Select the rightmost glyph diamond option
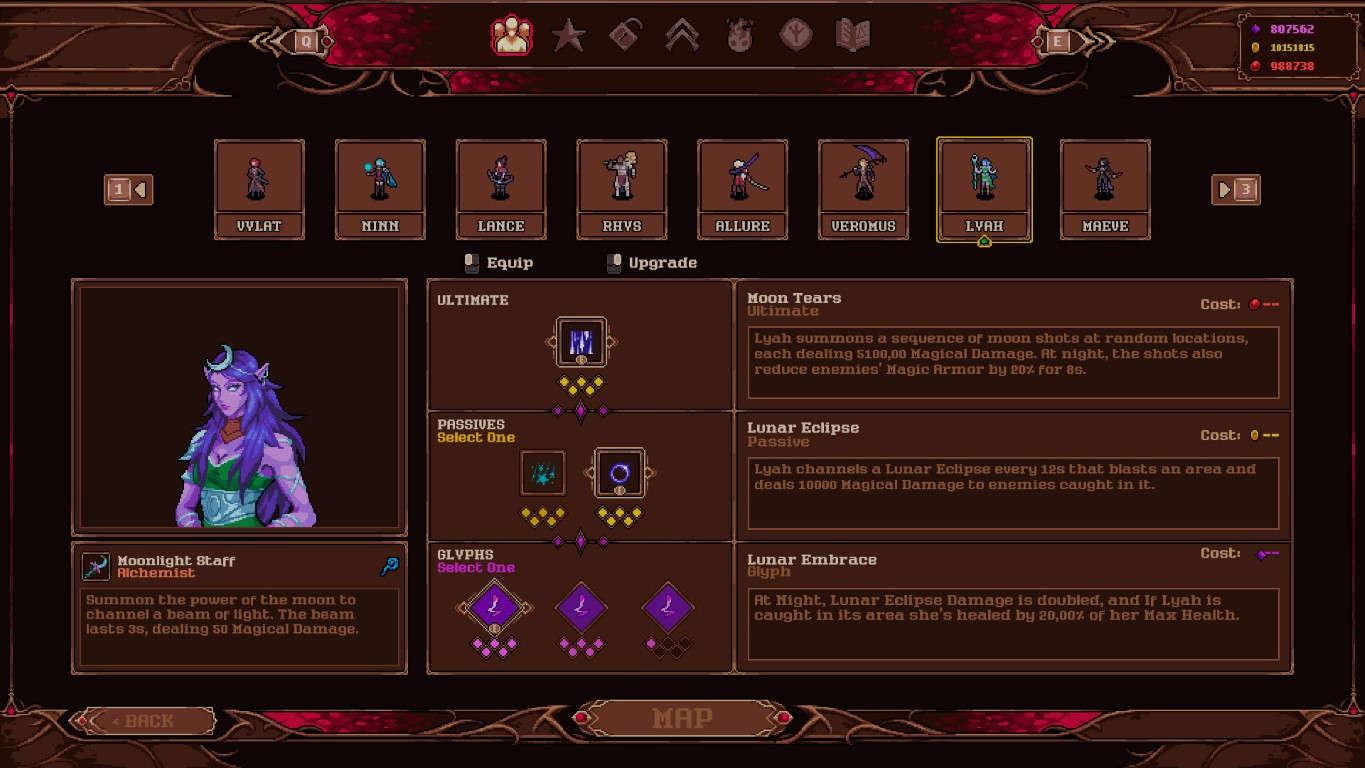The width and height of the screenshot is (1365, 768). (667, 608)
